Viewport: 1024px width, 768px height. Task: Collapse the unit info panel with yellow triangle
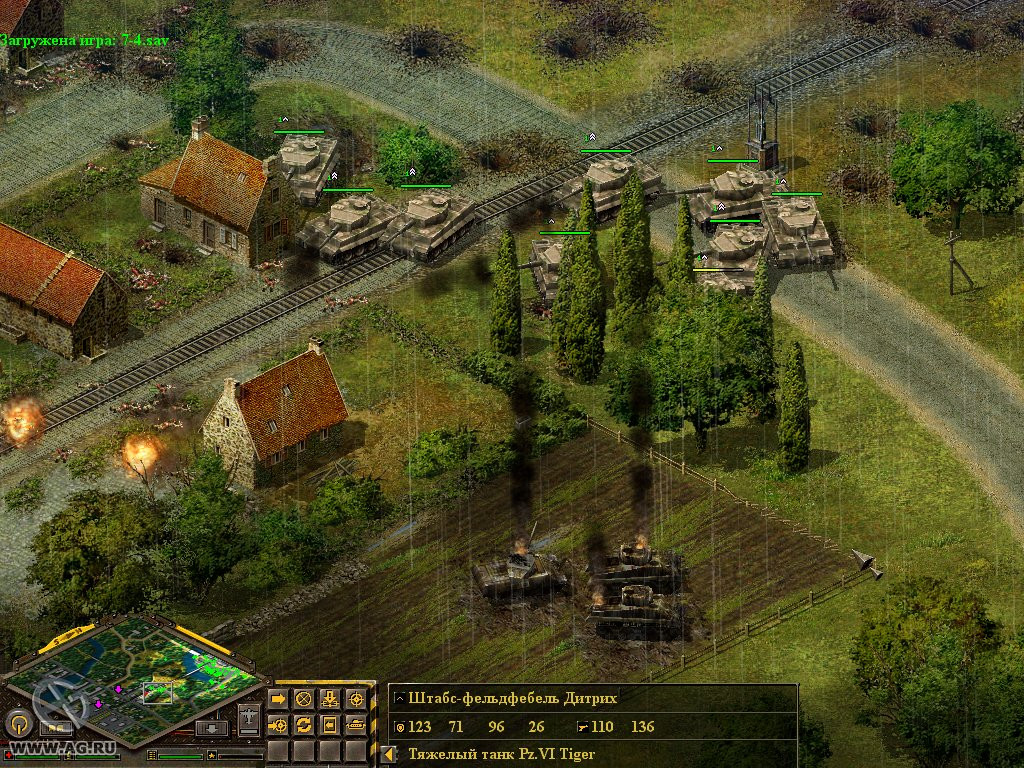click(x=386, y=754)
